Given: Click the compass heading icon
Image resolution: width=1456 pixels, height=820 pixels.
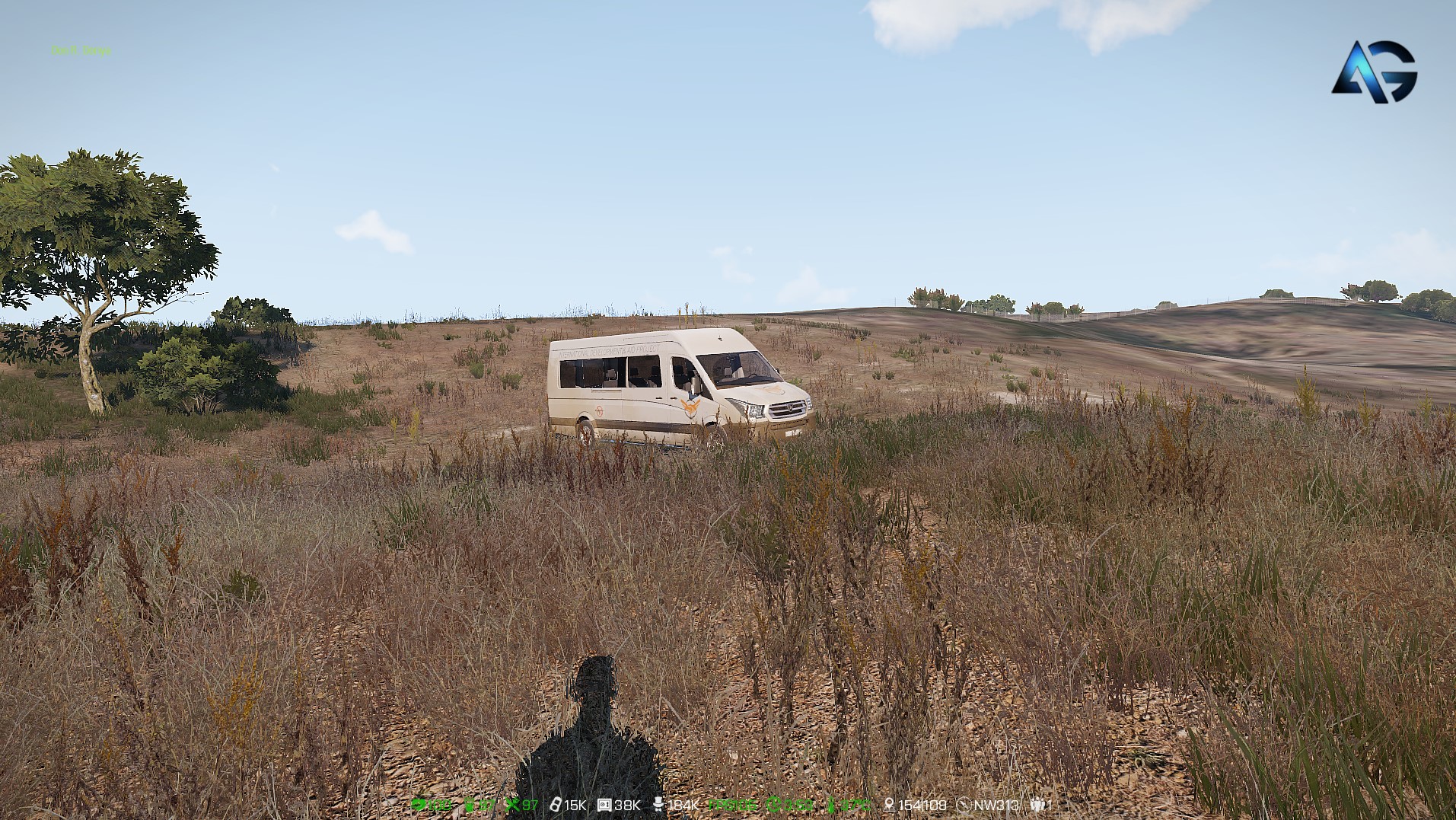Looking at the screenshot, I should click(x=964, y=805).
